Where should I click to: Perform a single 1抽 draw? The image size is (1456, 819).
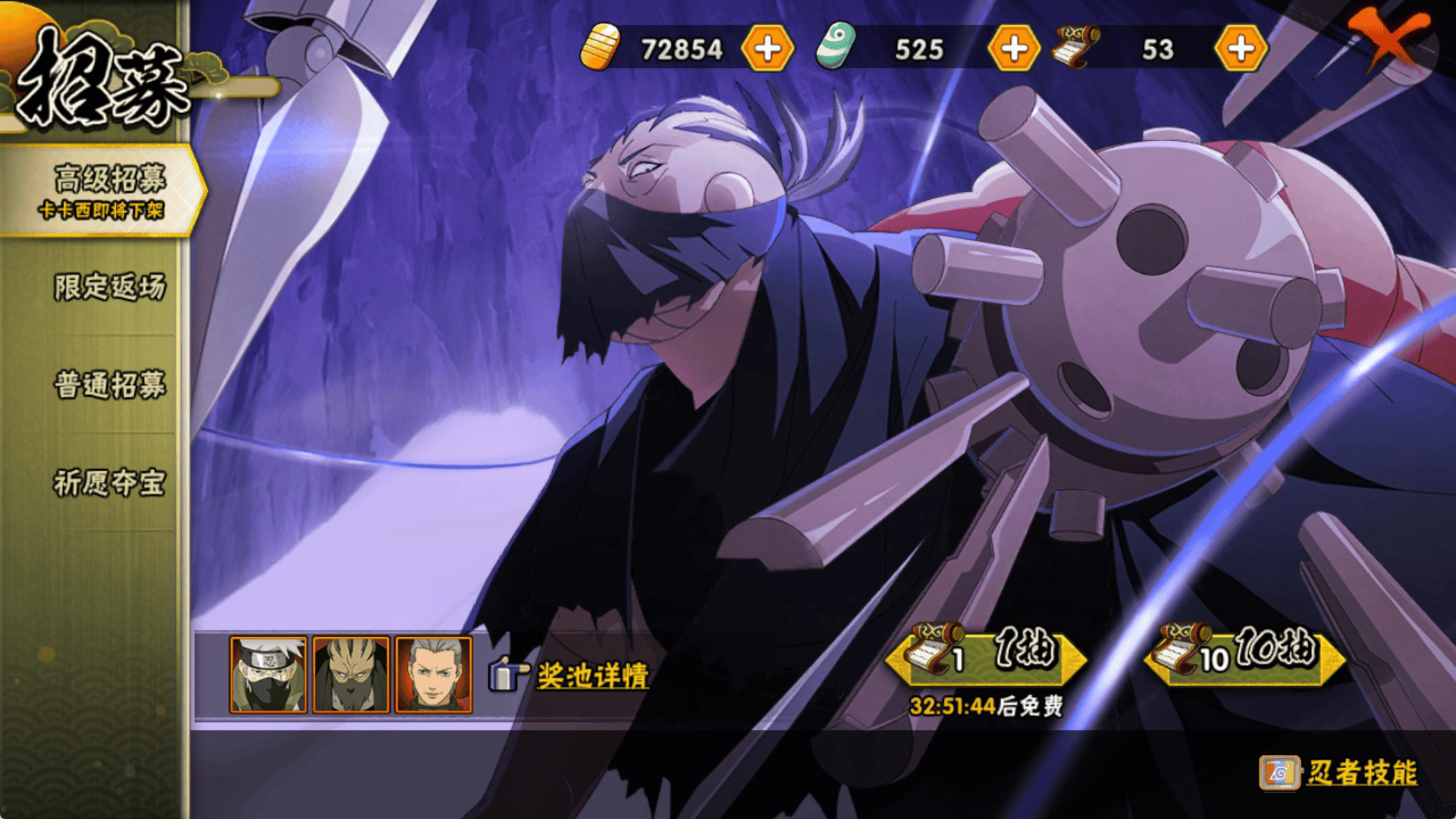coord(986,657)
